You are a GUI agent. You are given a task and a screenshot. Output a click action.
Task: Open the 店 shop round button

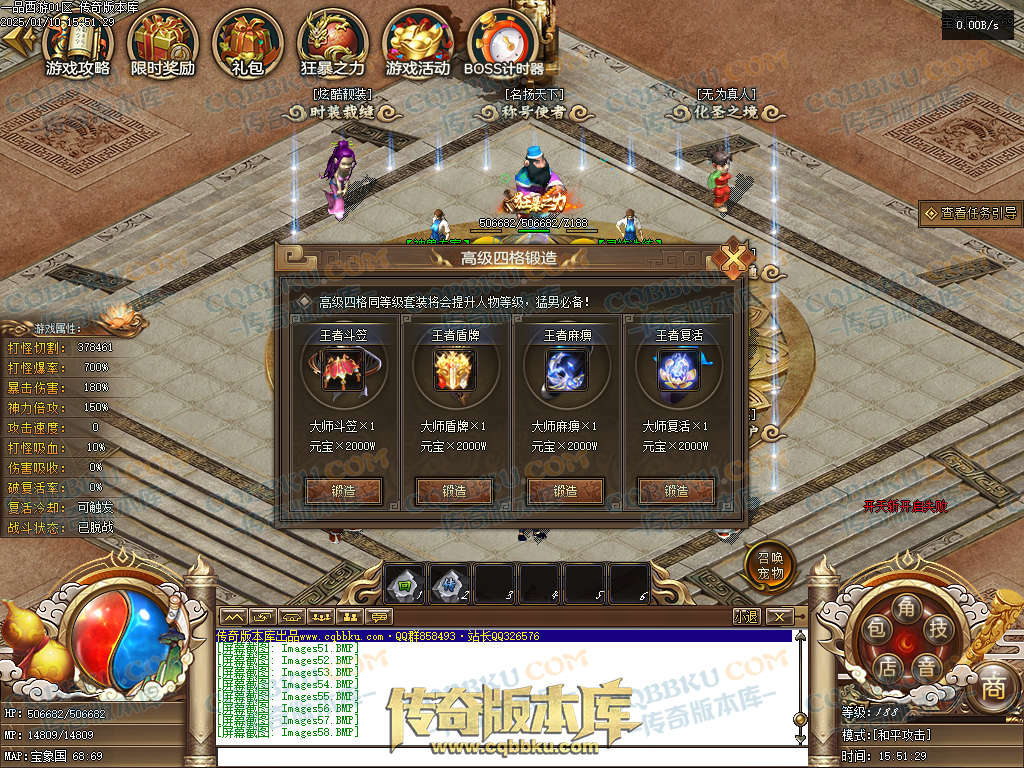click(886, 665)
